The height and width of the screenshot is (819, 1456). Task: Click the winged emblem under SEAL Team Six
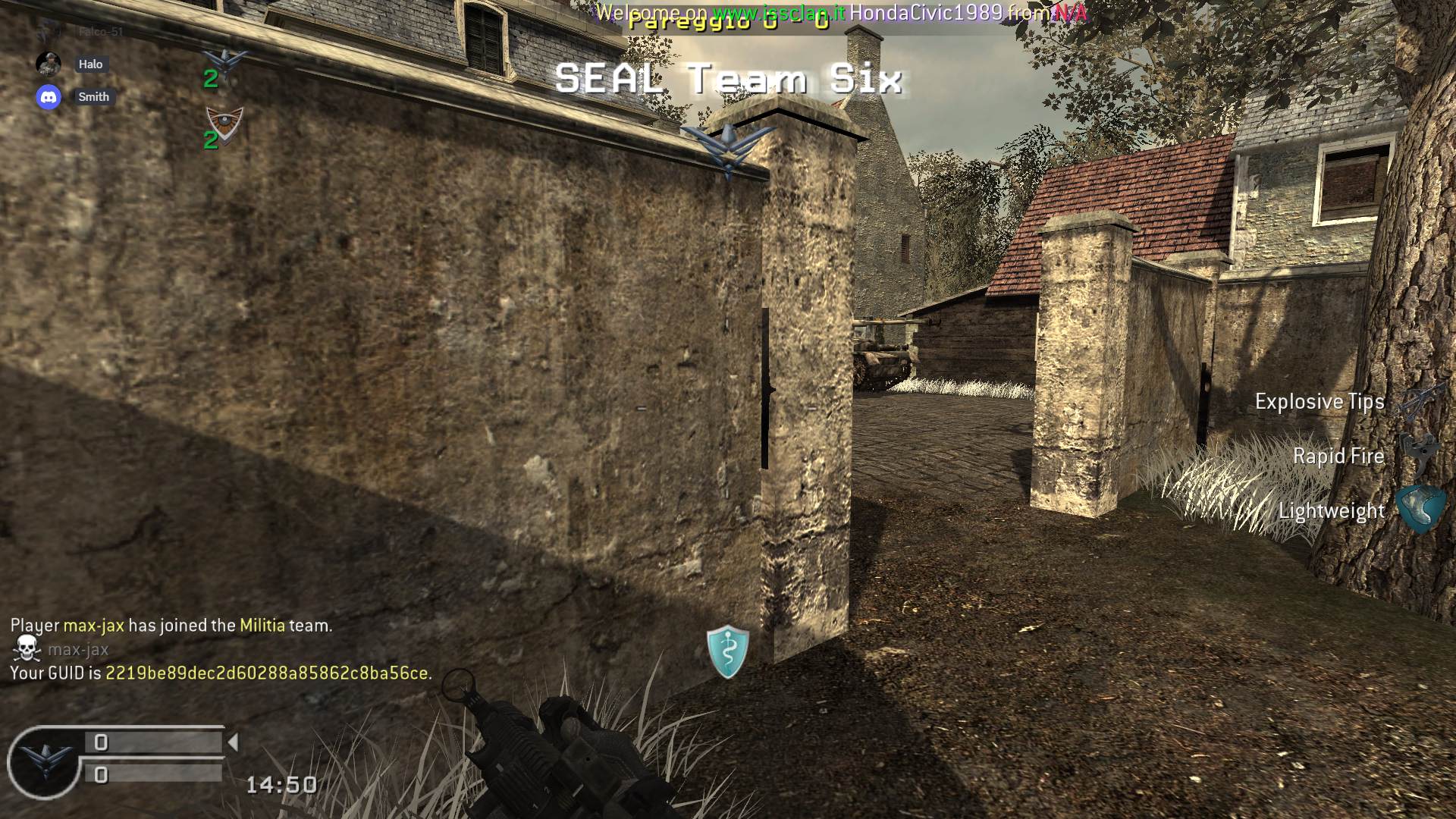pyautogui.click(x=727, y=148)
